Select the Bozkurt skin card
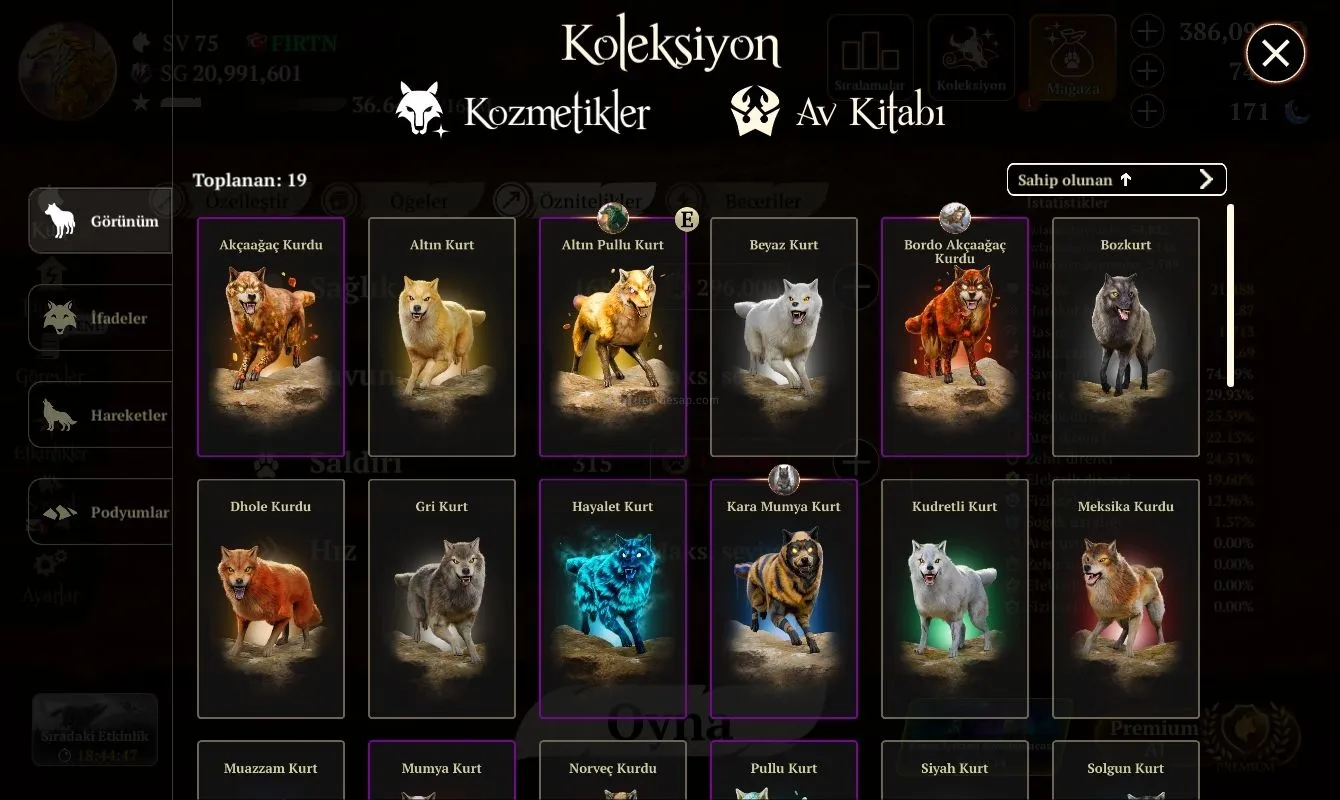This screenshot has height=800, width=1340. 1126,337
